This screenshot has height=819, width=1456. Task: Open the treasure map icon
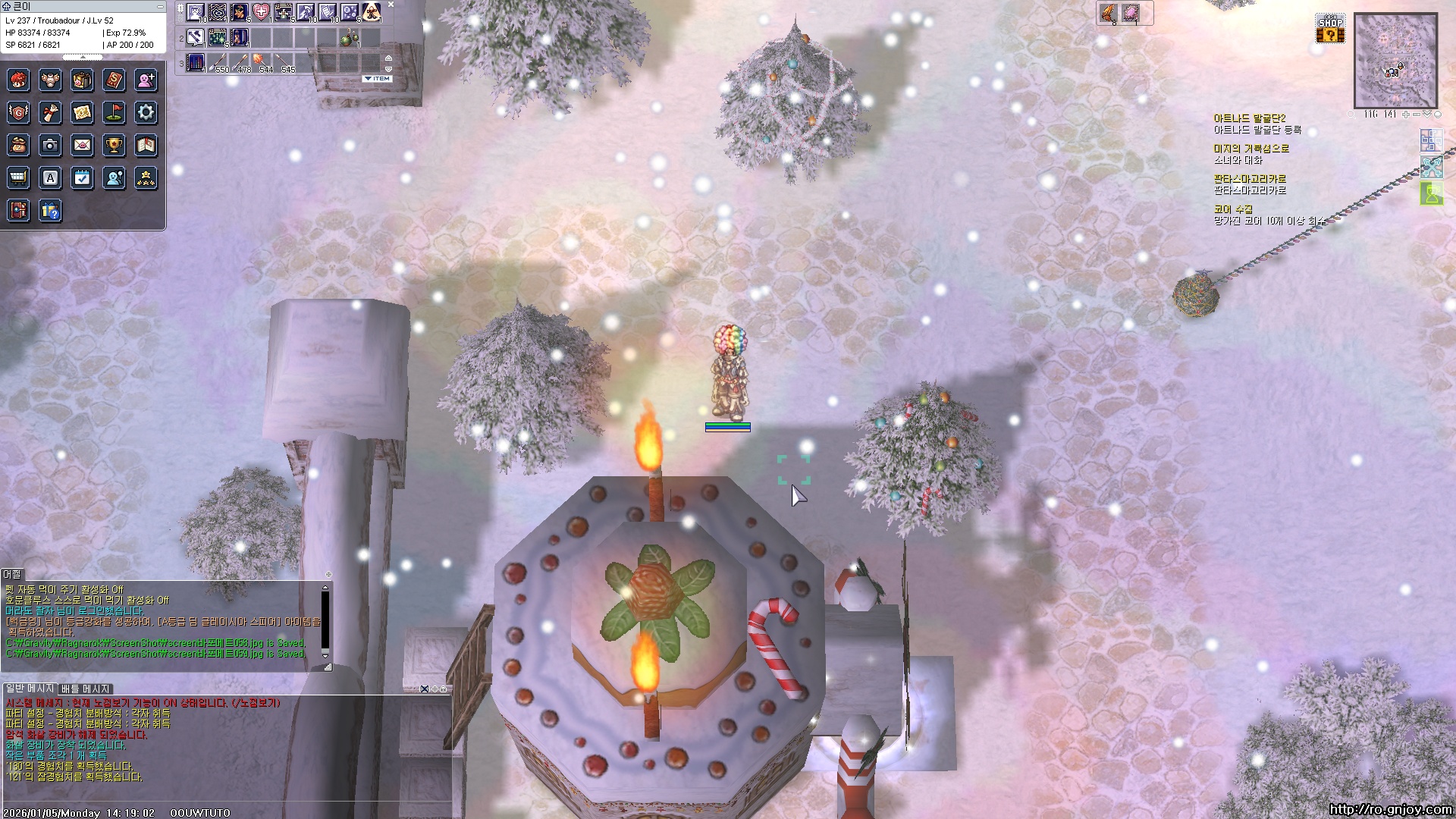point(82,113)
